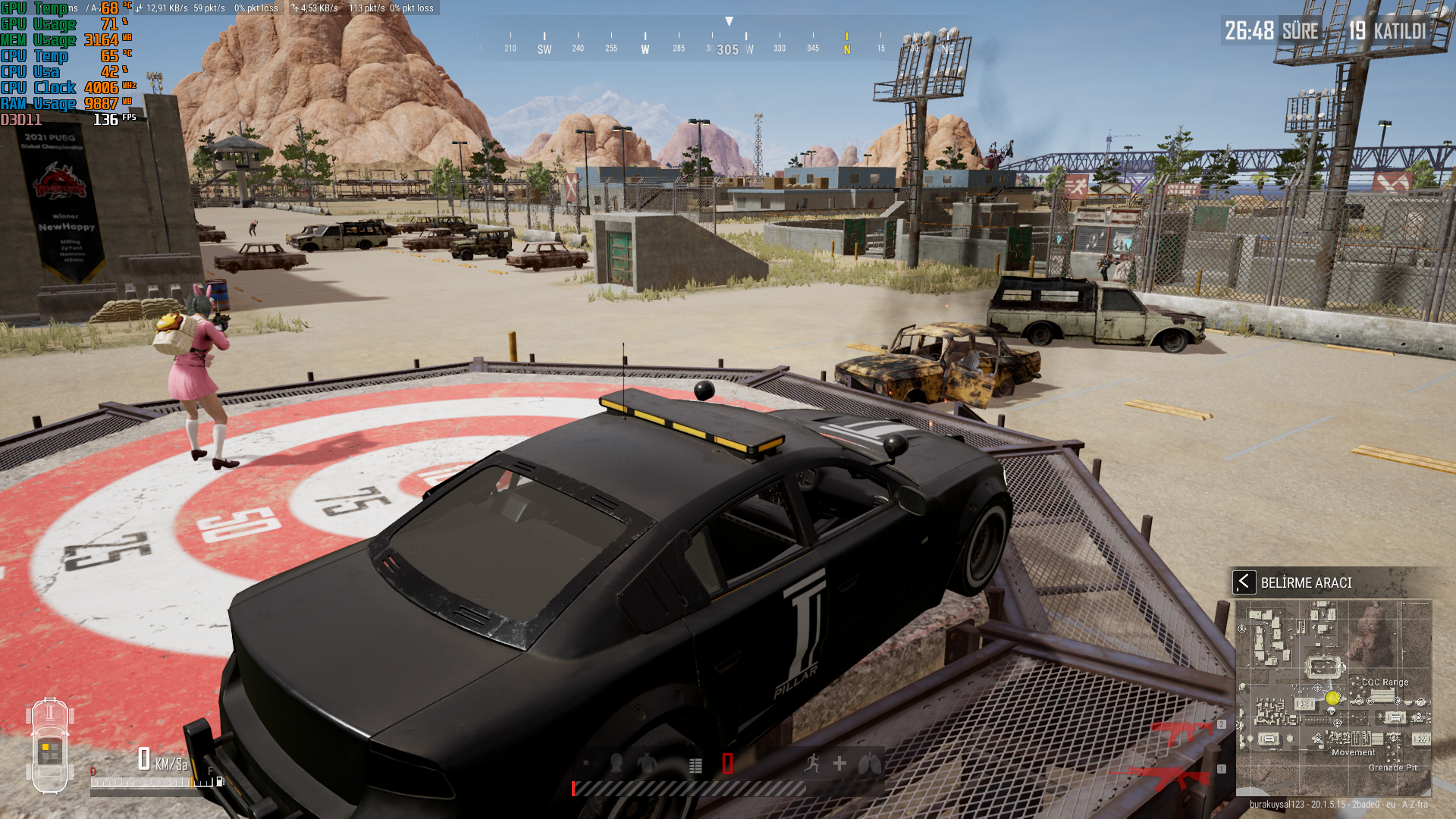Image resolution: width=1456 pixels, height=819 pixels.
Task: Click the helmet equipment status icon
Action: [617, 764]
